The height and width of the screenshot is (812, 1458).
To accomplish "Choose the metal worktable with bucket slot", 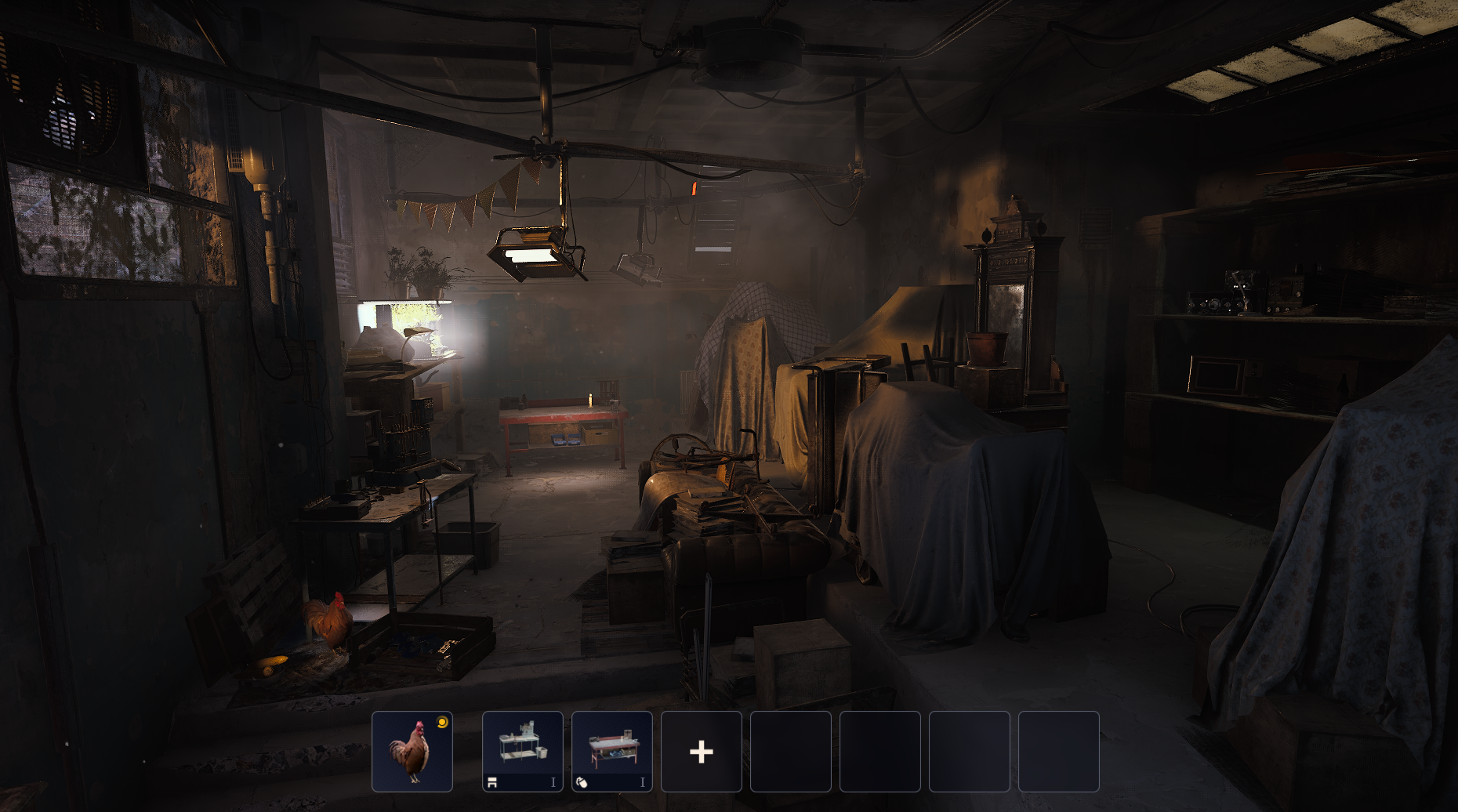I will click(x=522, y=751).
